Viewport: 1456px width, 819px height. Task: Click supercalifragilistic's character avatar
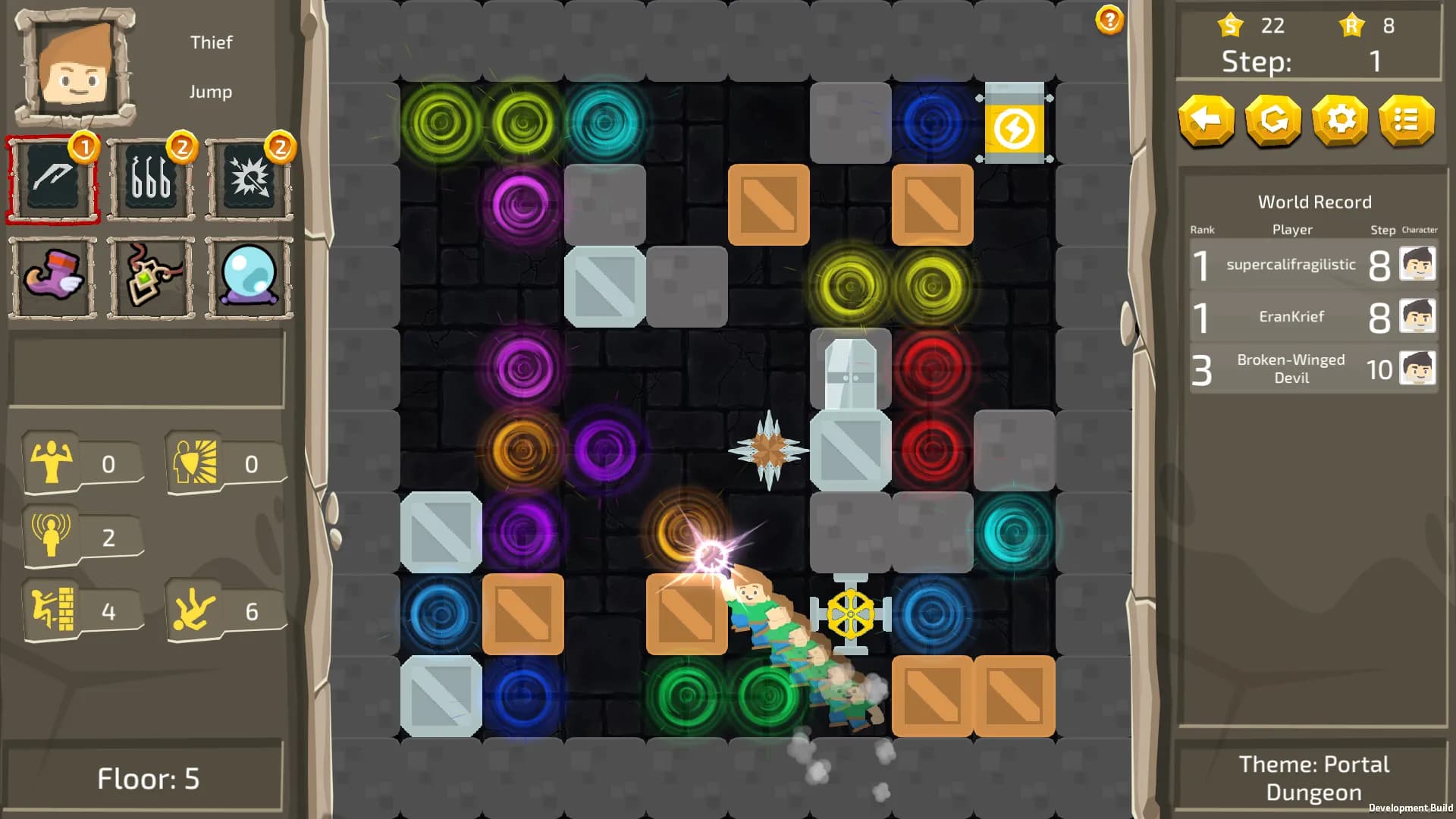click(1419, 265)
